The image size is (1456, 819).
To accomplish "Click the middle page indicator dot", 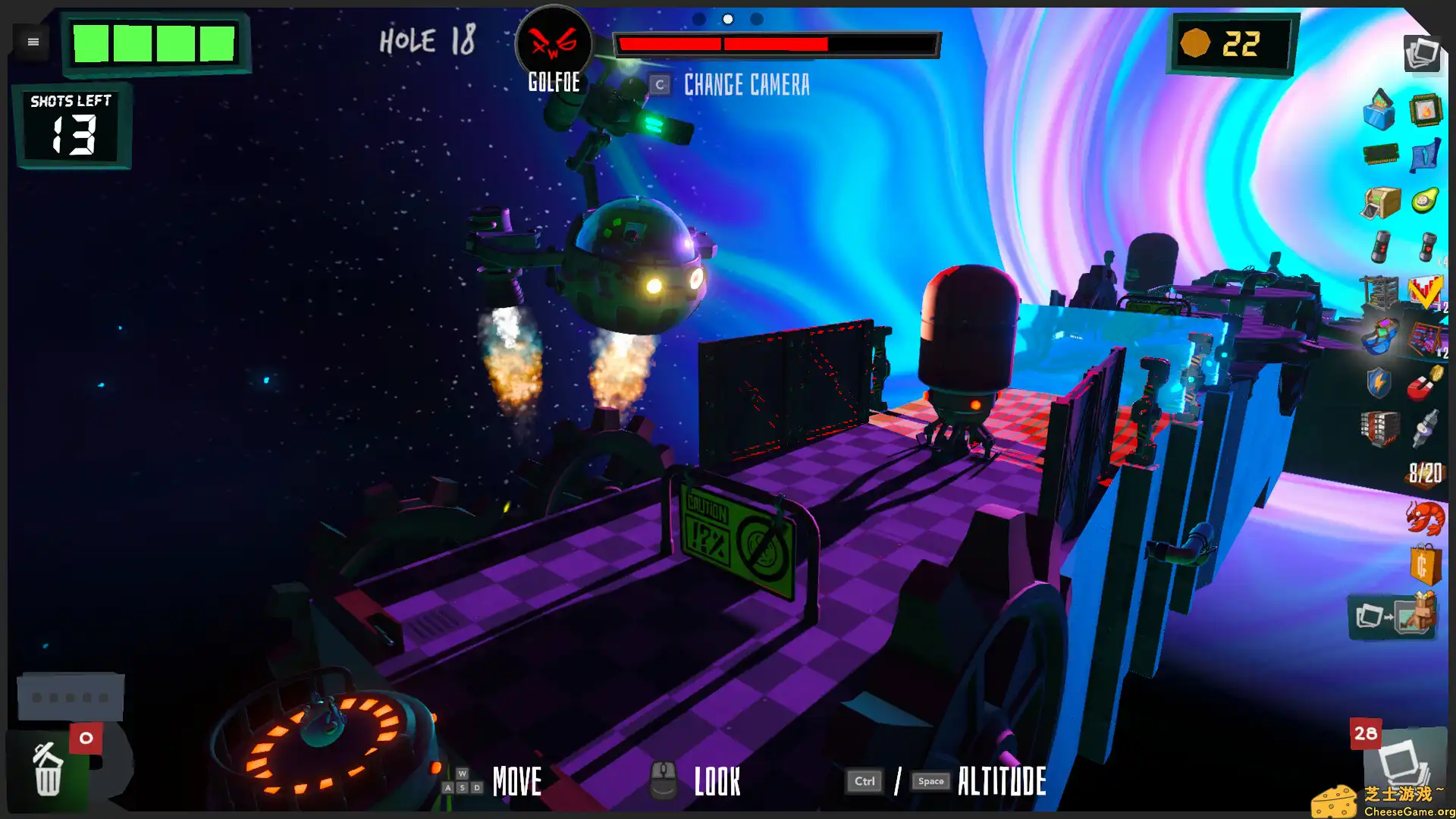I will pos(728,19).
